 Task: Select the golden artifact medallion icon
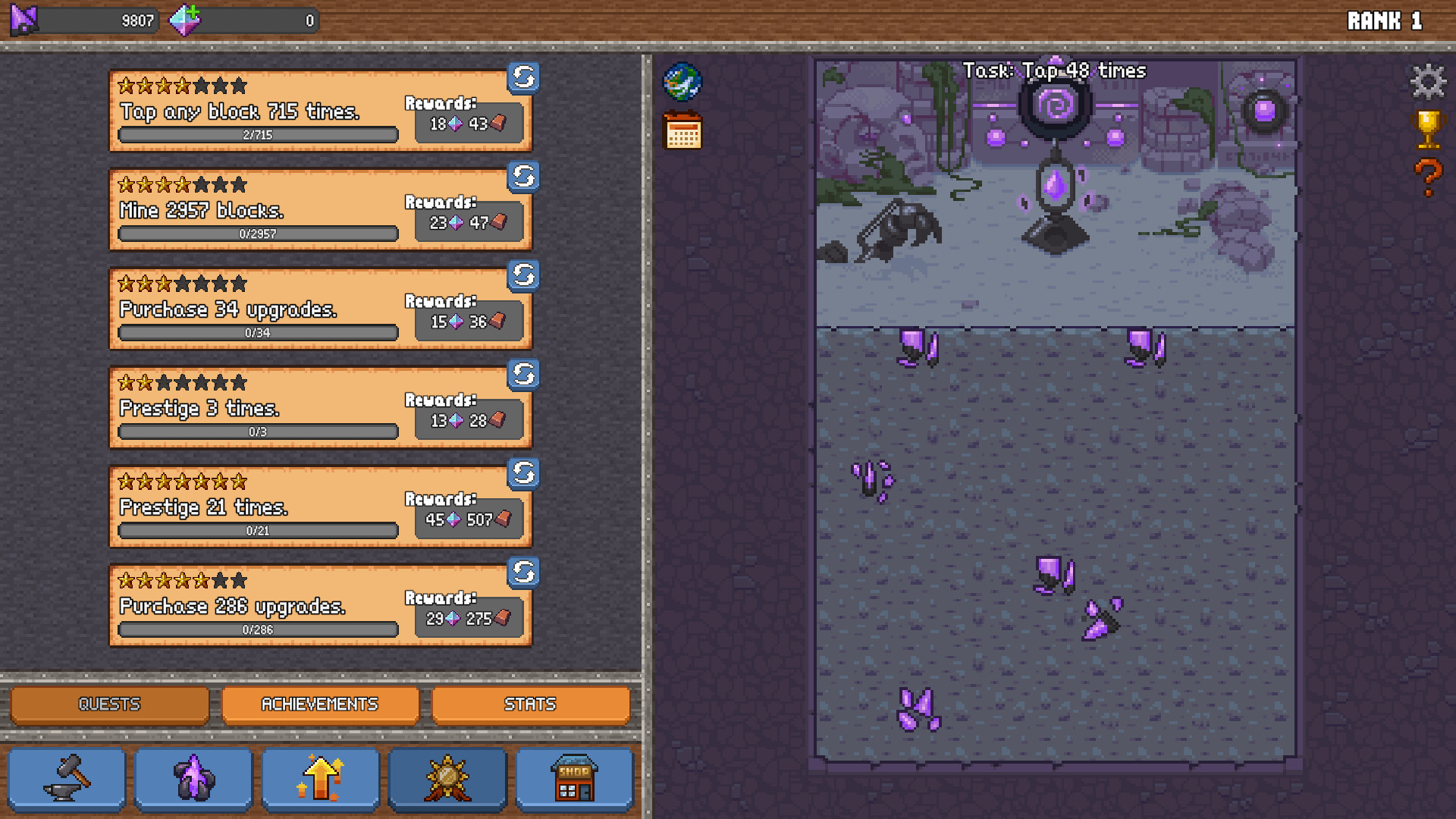click(447, 778)
